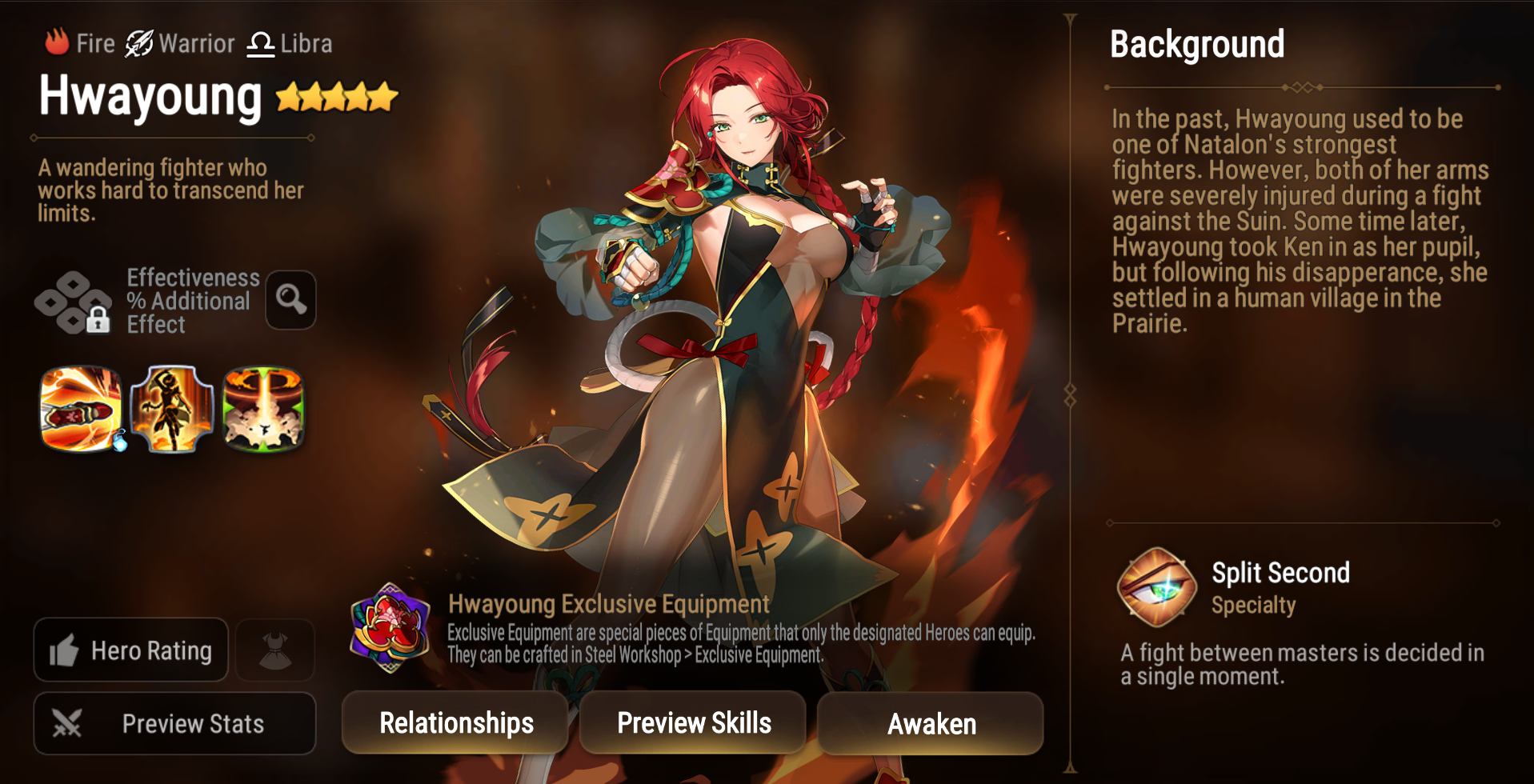Open the Awaken section
1534x784 pixels.
point(931,722)
